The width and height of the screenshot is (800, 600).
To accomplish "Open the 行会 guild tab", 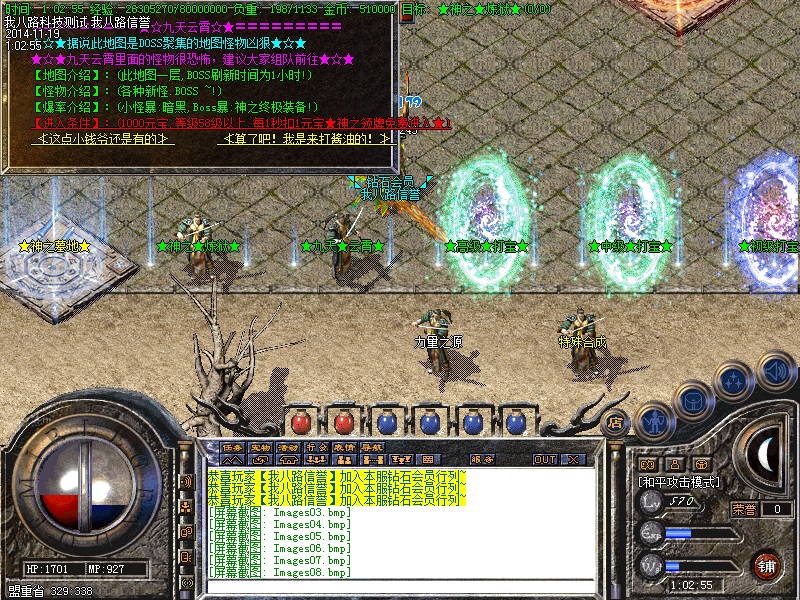I will point(317,447).
